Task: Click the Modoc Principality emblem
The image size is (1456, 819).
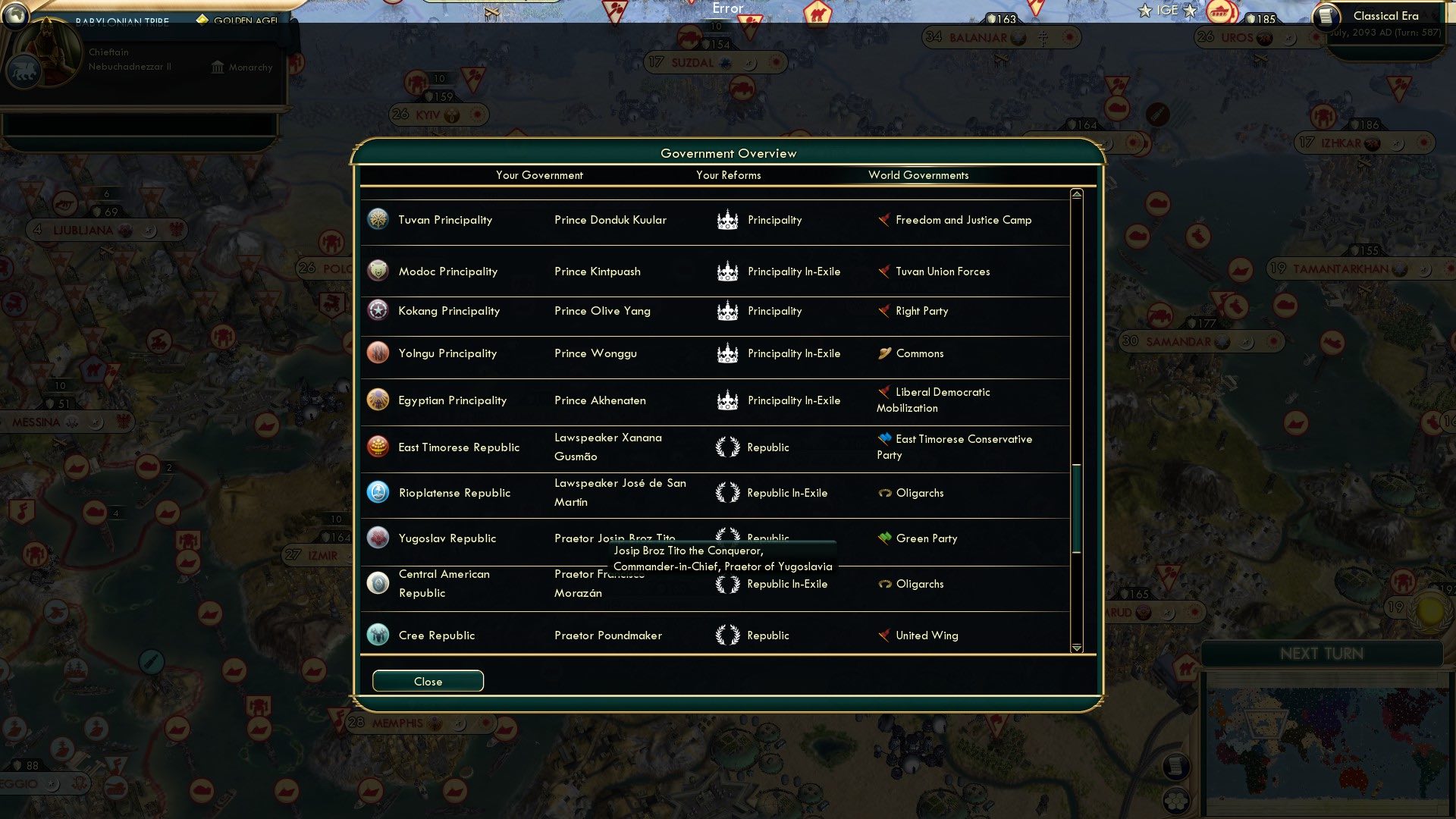Action: click(x=378, y=271)
